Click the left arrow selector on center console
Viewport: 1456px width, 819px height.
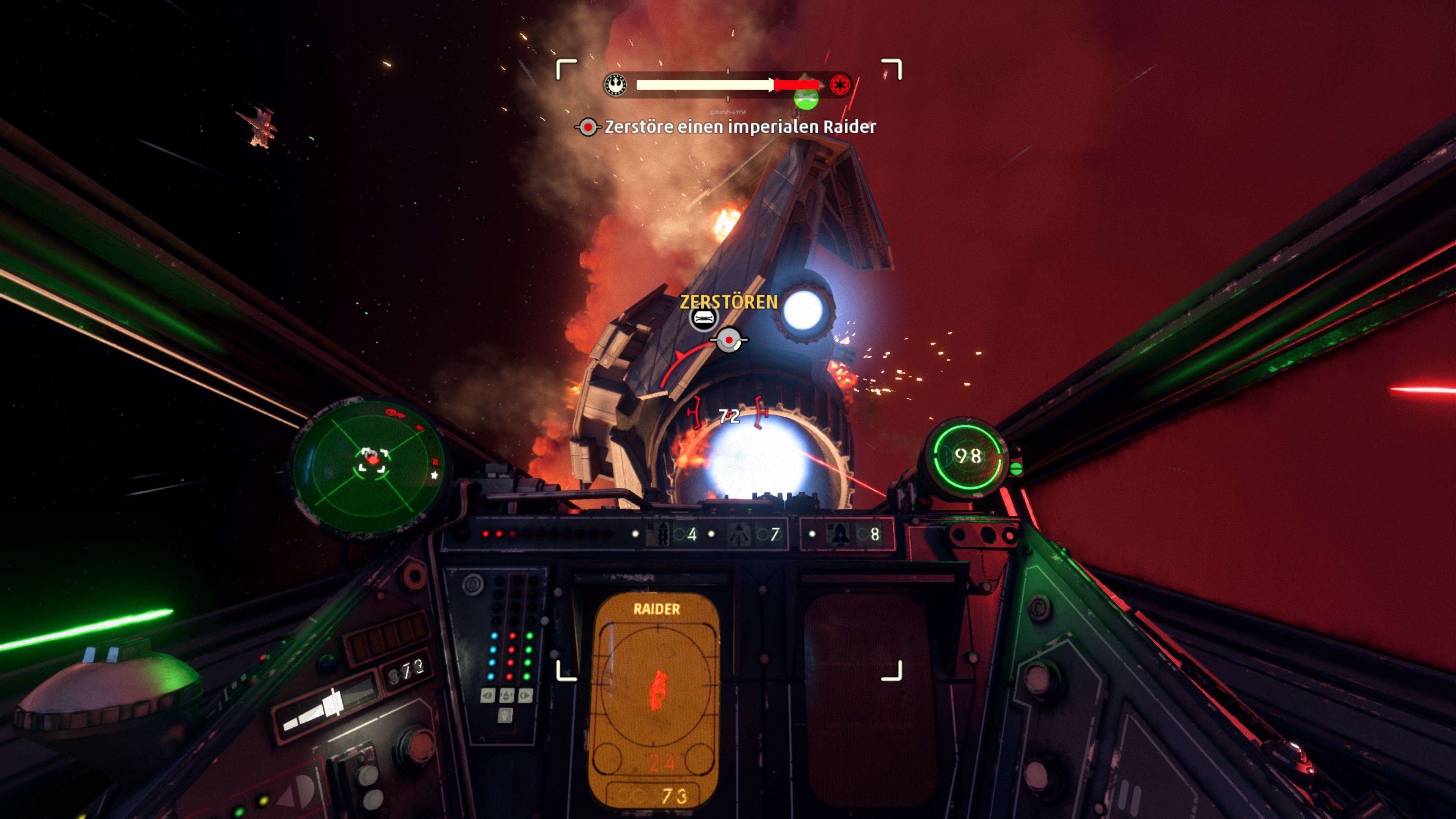(x=488, y=695)
